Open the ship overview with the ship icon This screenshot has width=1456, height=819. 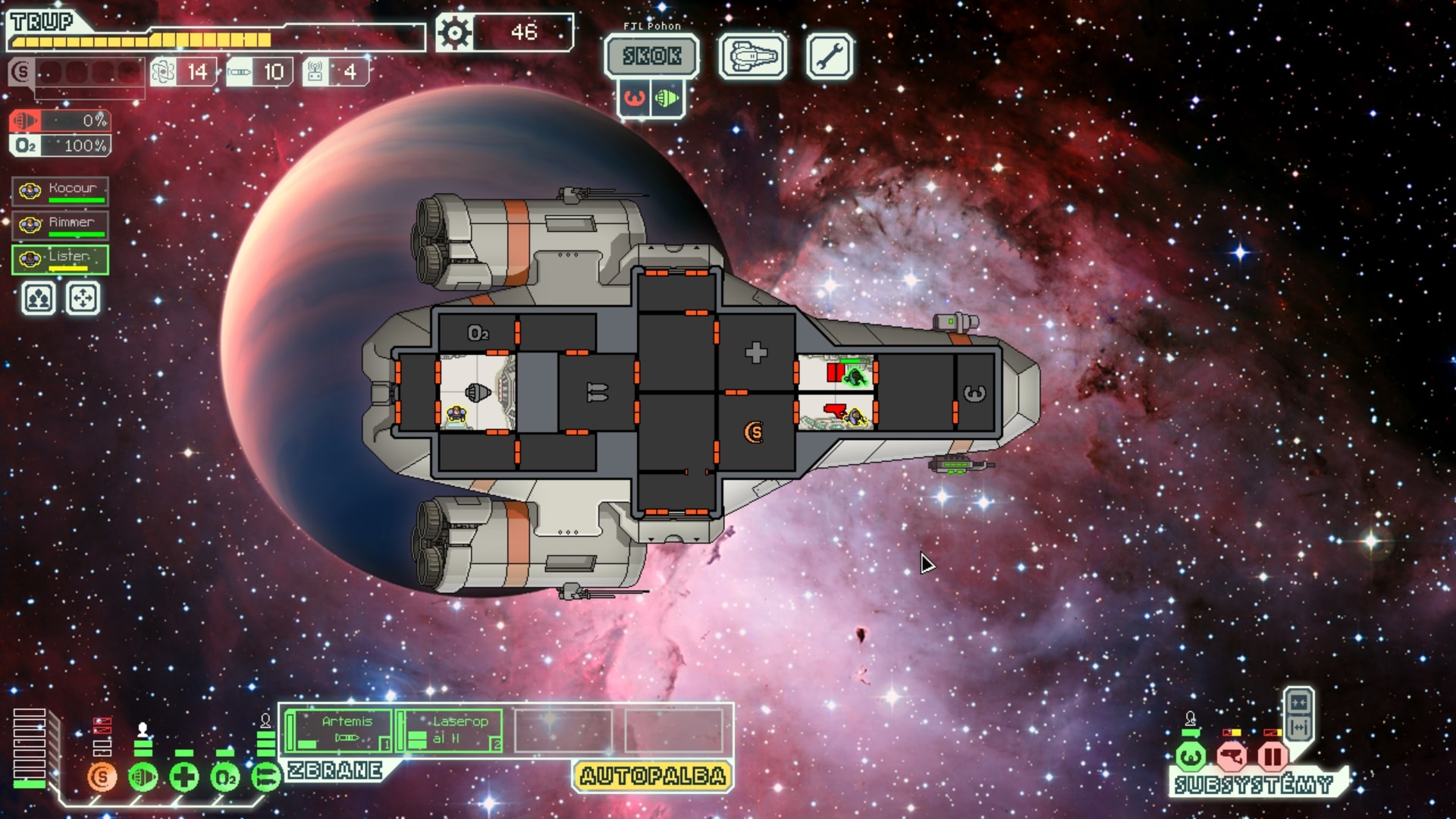click(x=755, y=55)
